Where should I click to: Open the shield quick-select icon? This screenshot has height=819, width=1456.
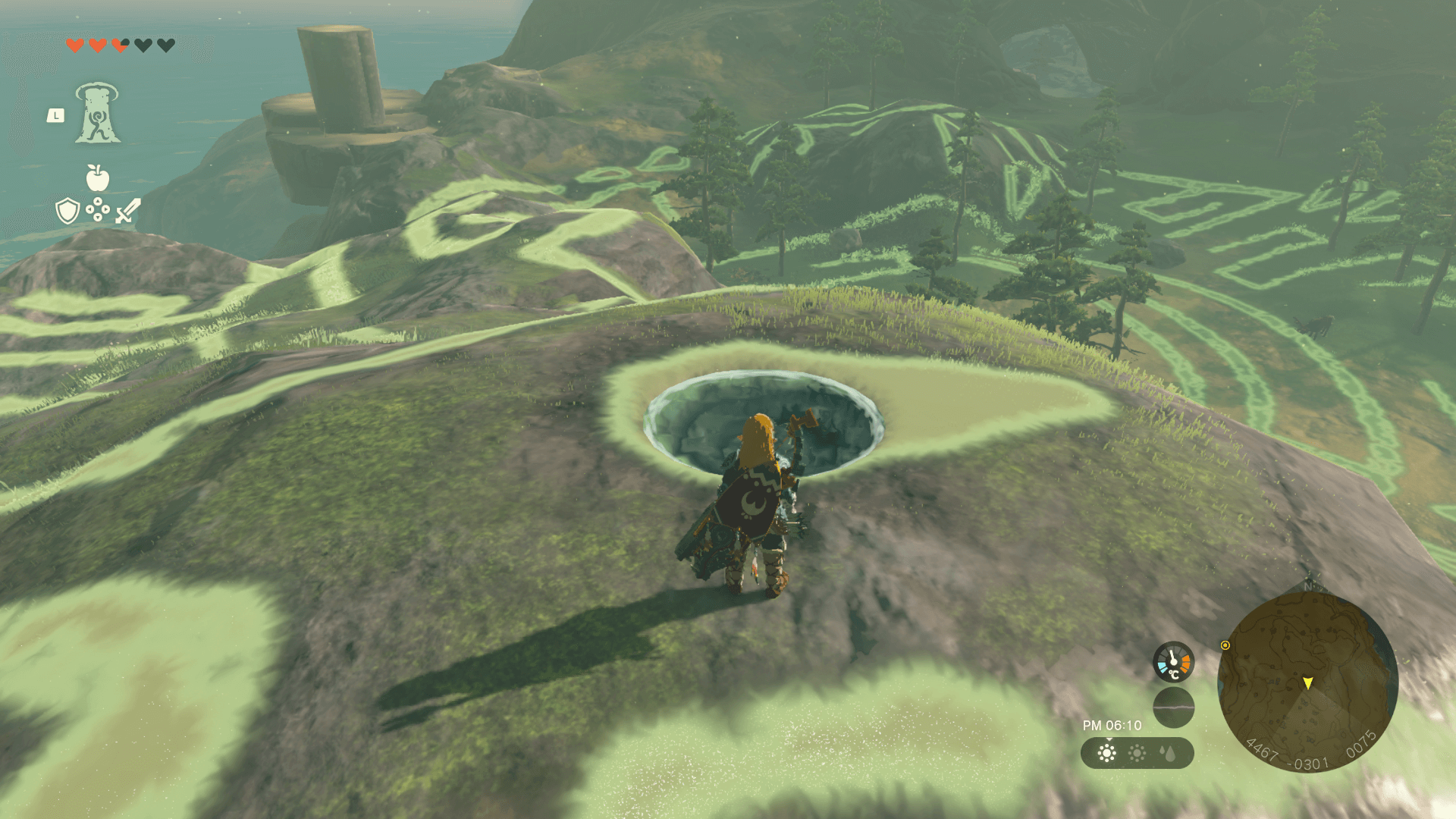(x=67, y=211)
